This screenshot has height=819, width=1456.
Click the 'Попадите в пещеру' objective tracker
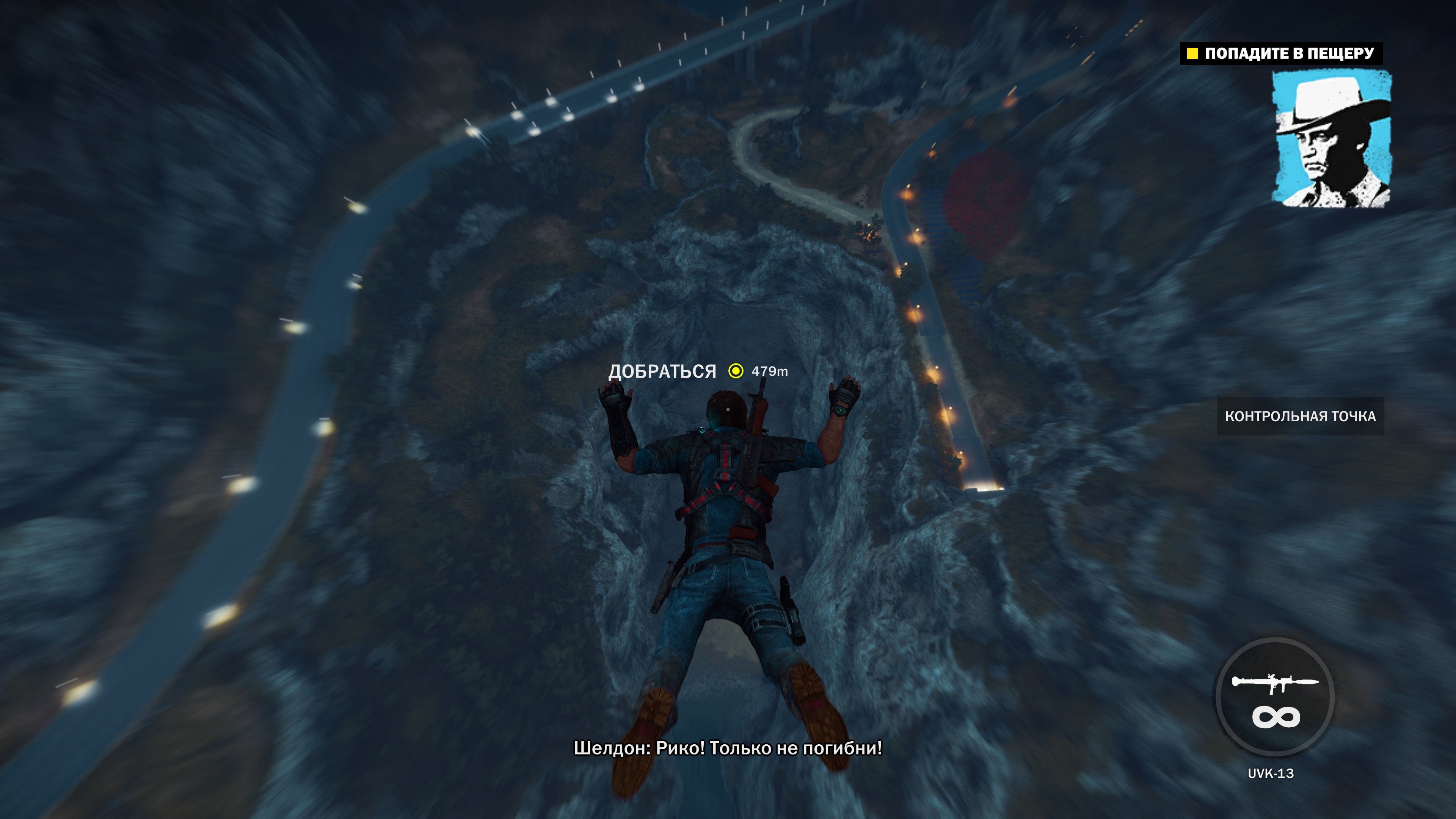[x=1281, y=54]
